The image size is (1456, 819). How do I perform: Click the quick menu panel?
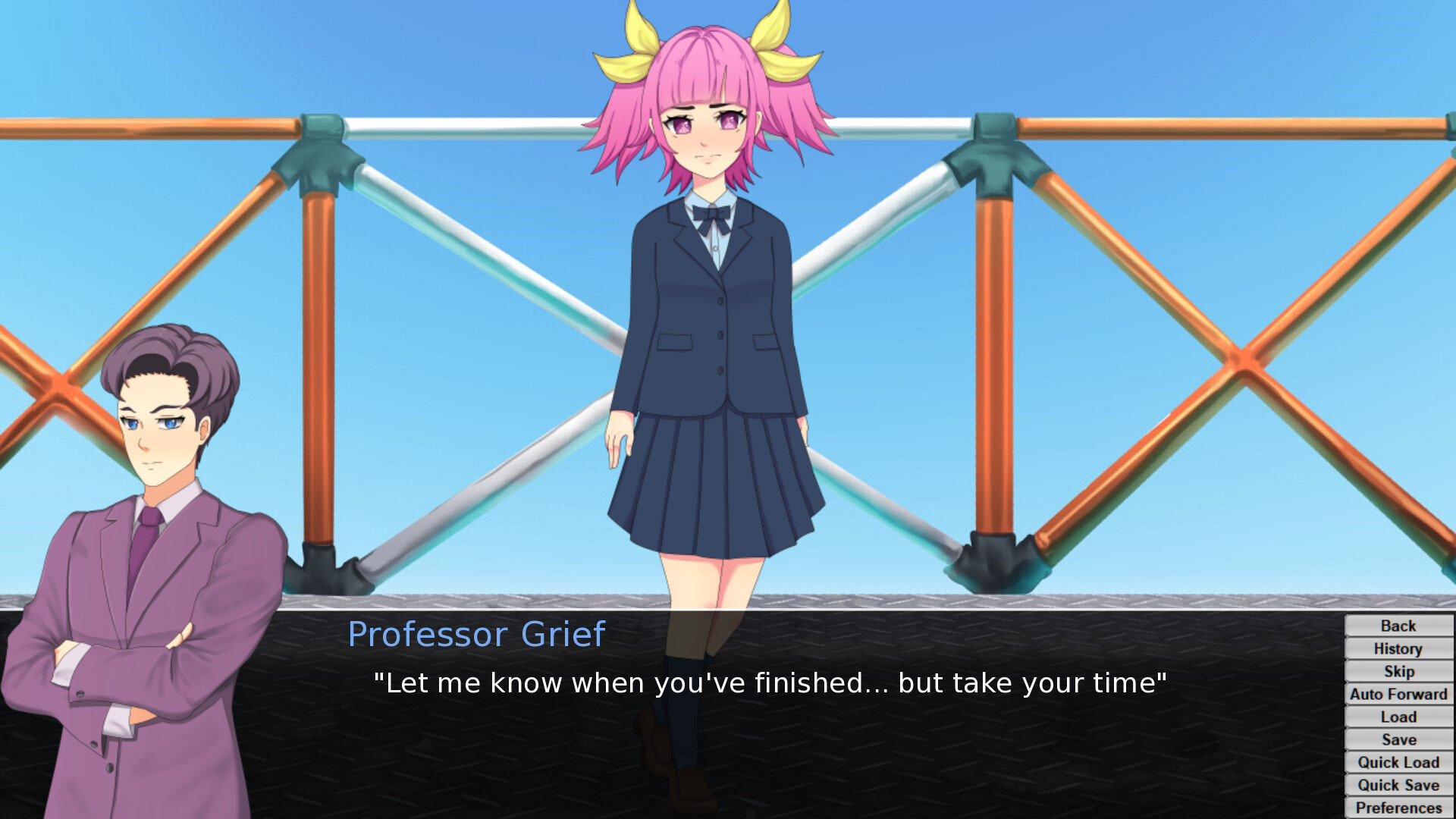tap(1398, 717)
